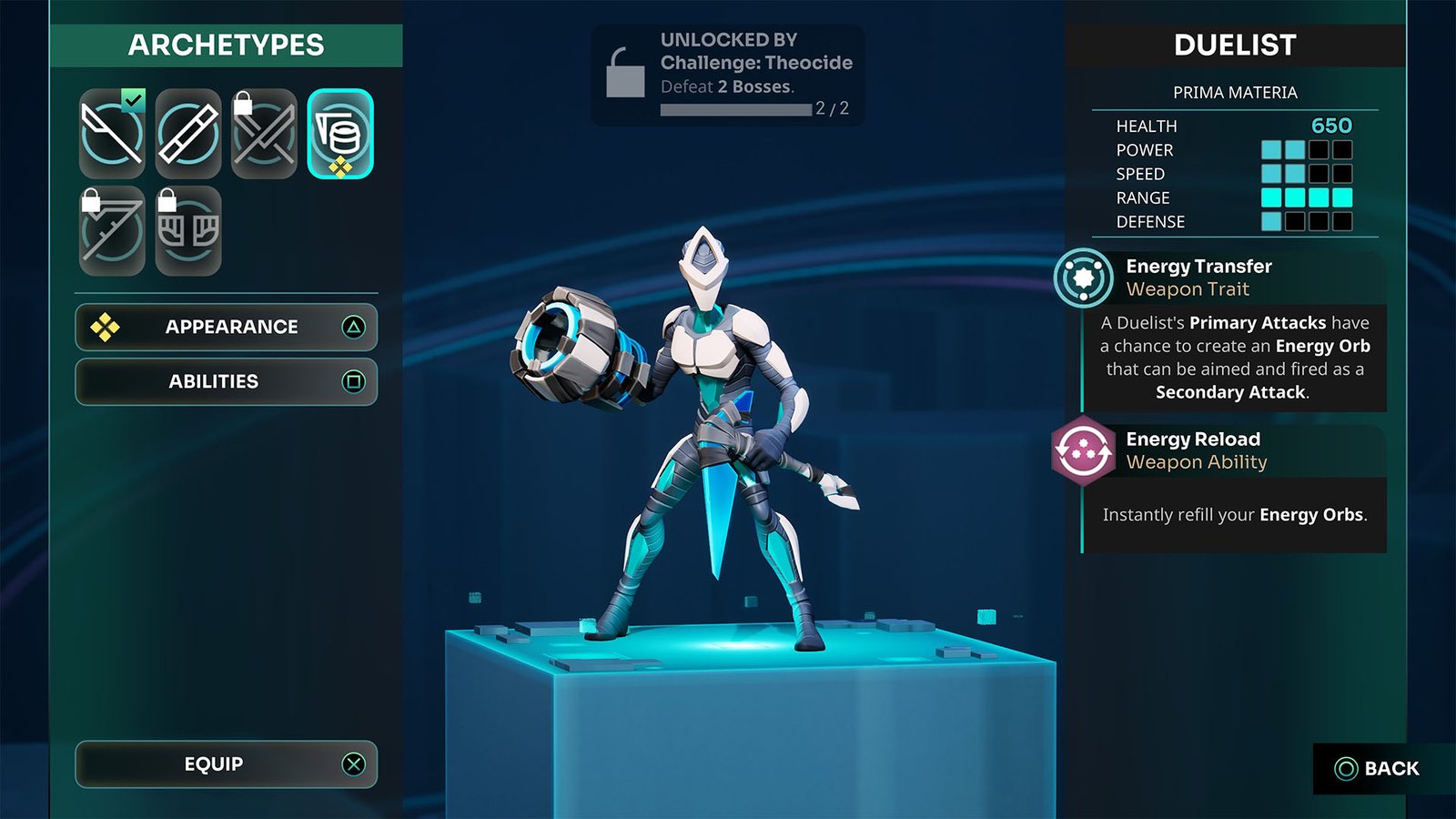1456x819 pixels.
Task: Select the locked crossed-swords archetype
Action: coord(262,134)
